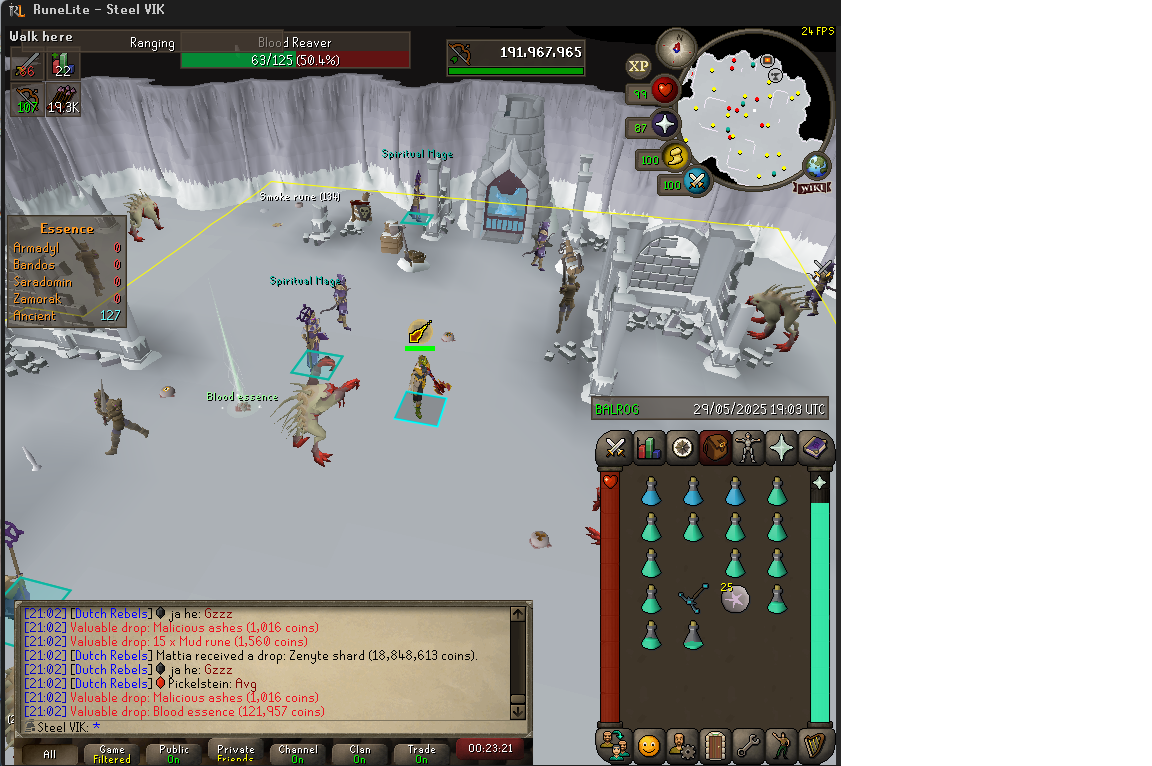
Task: Click the compass to face north
Action: click(677, 47)
